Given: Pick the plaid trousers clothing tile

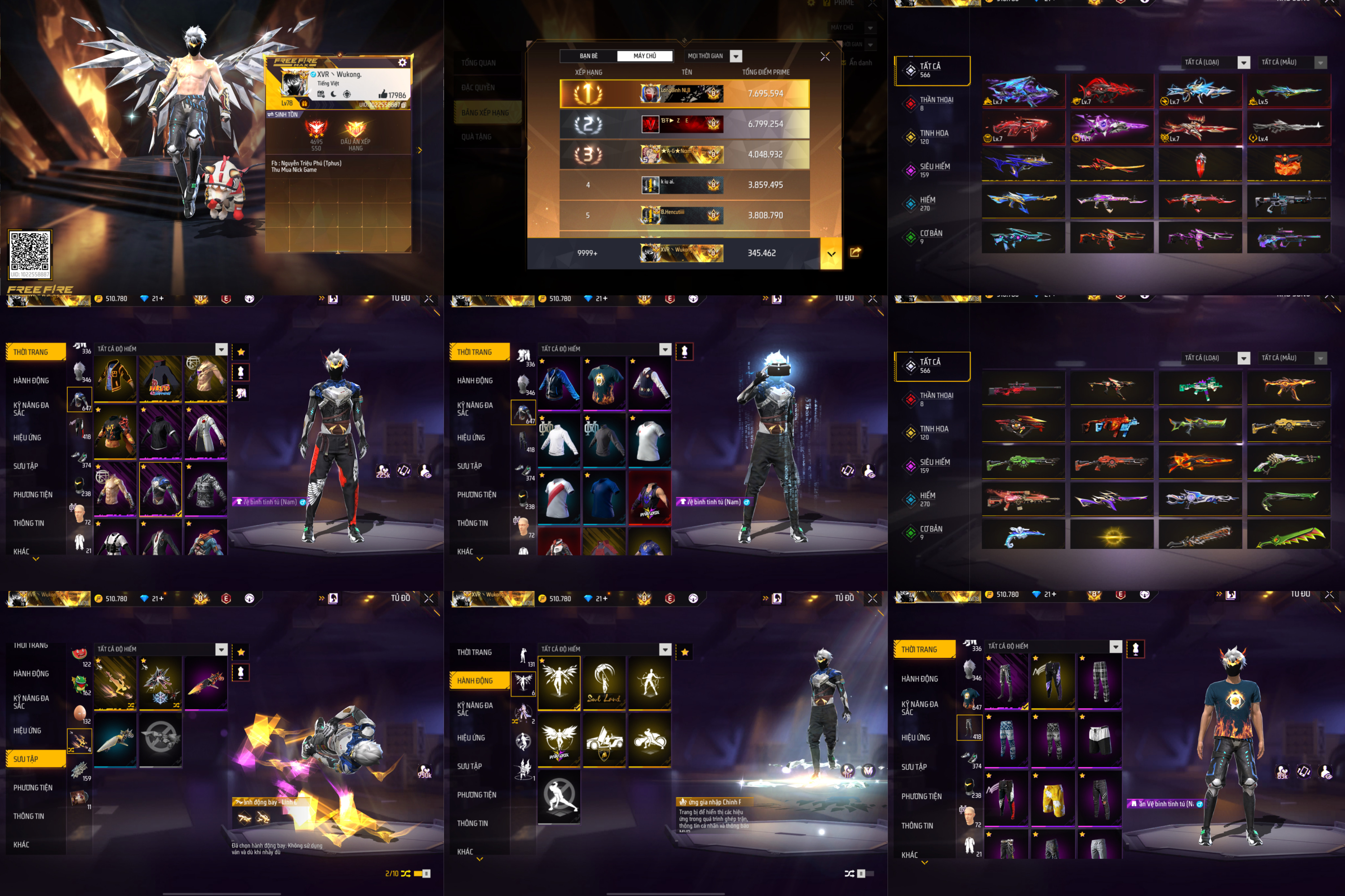Looking at the screenshot, I should point(1099,681).
